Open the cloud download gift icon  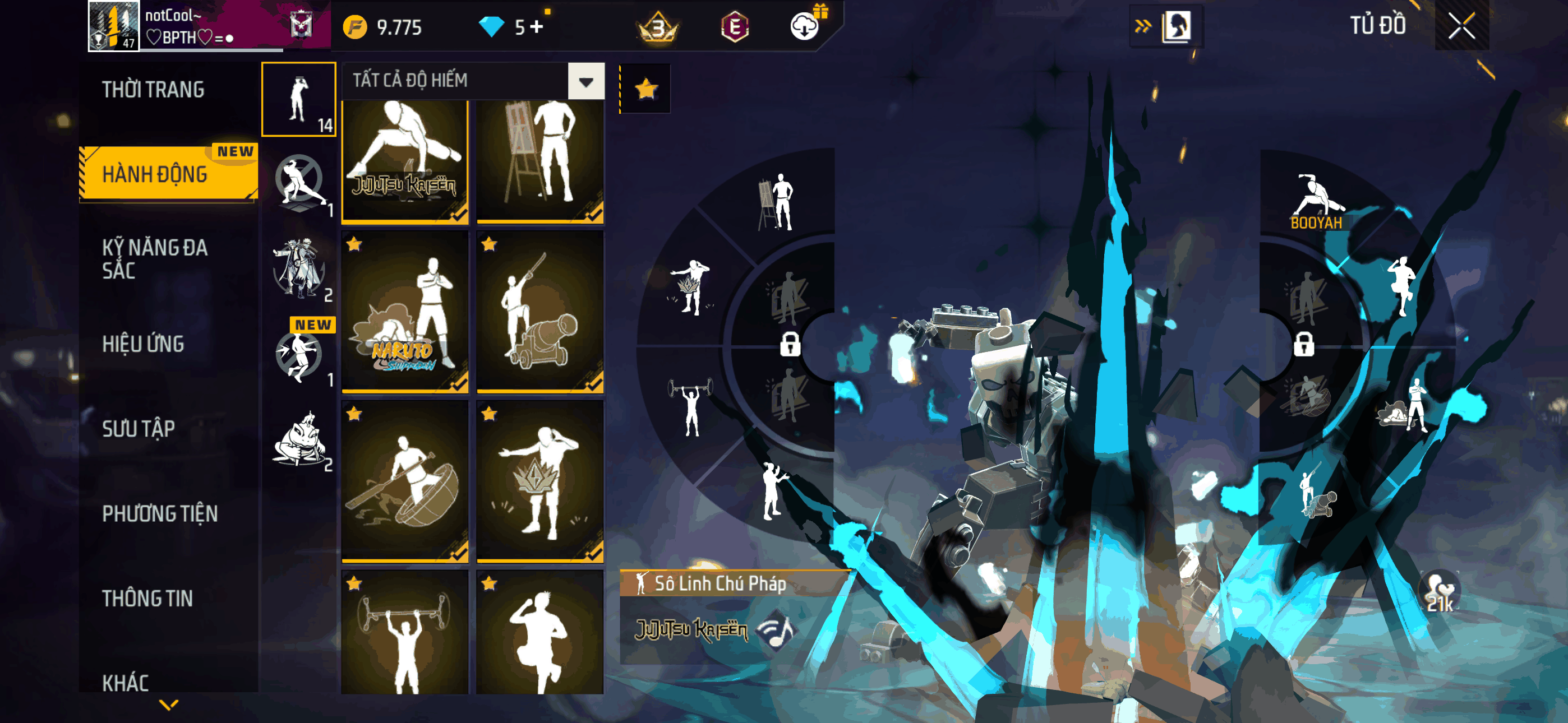click(805, 26)
